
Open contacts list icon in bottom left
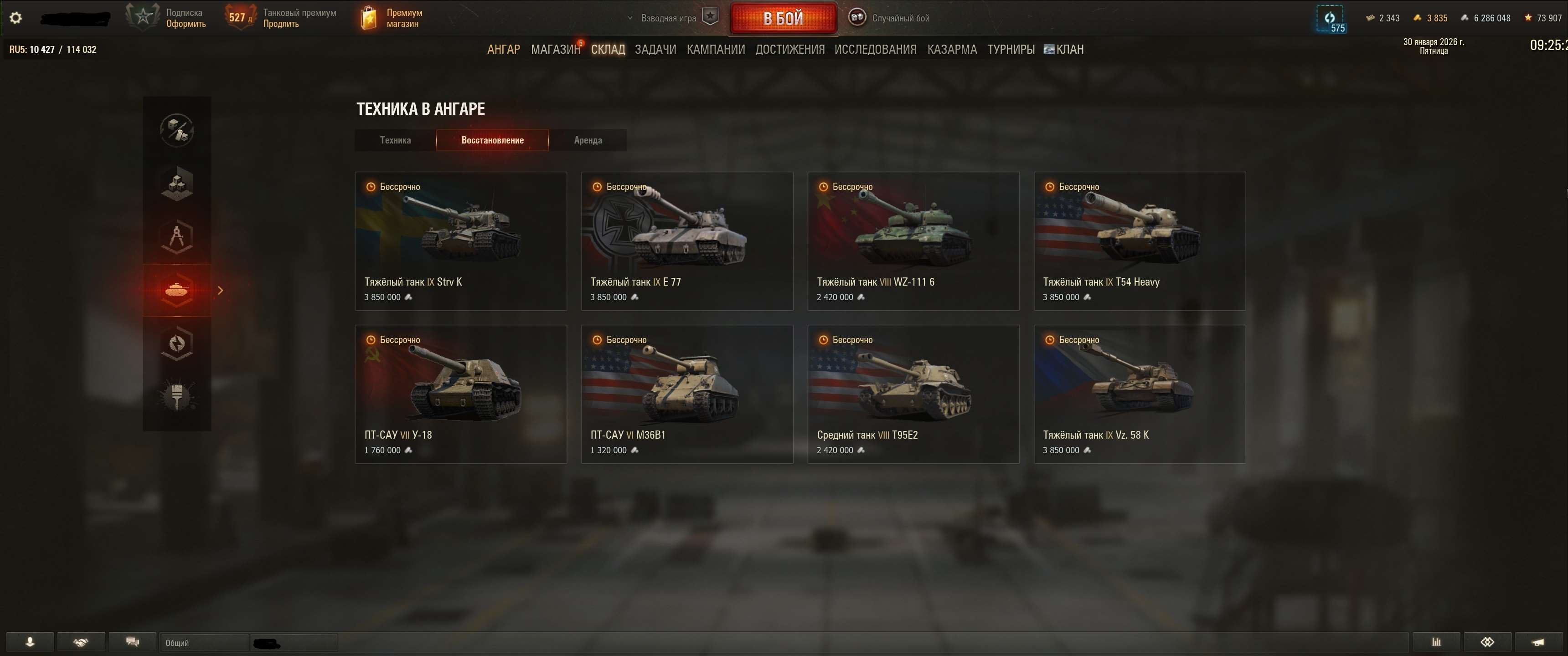click(29, 641)
